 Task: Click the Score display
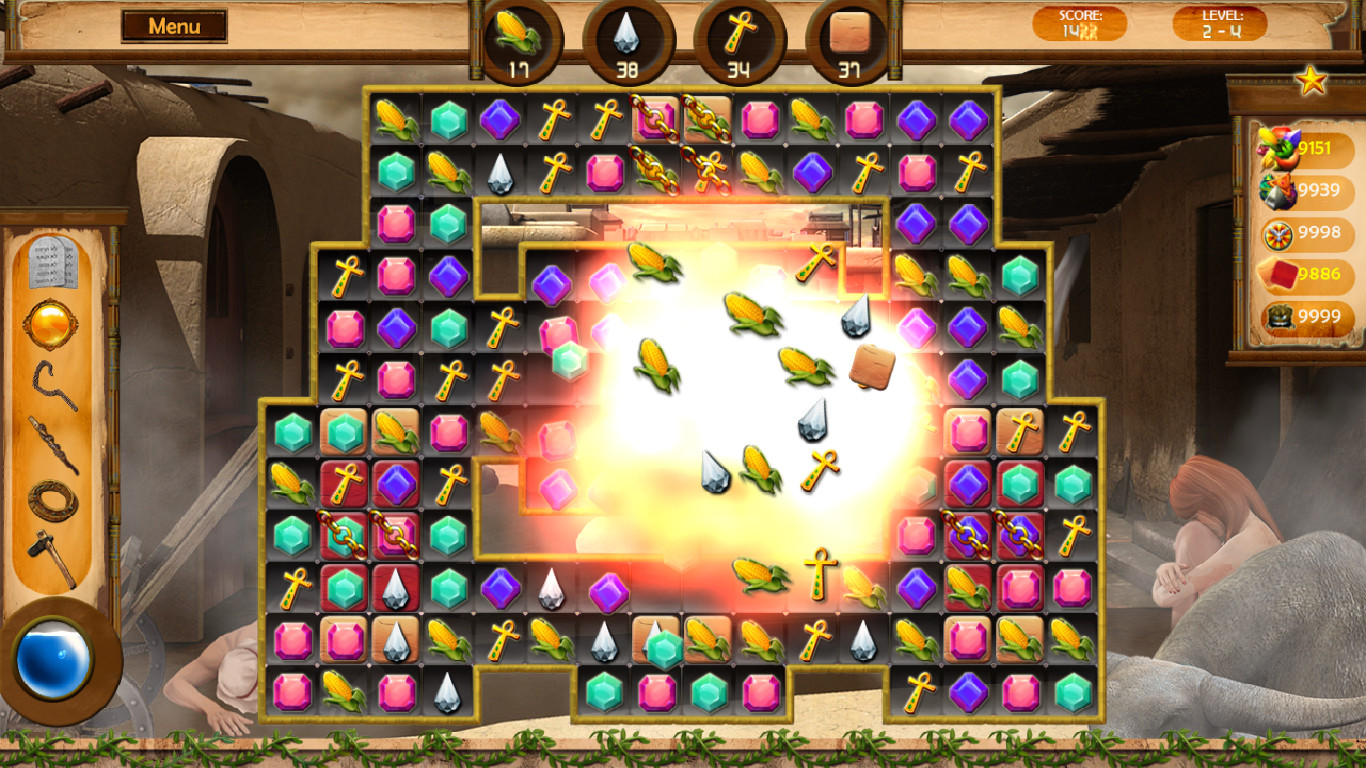(x=1080, y=24)
